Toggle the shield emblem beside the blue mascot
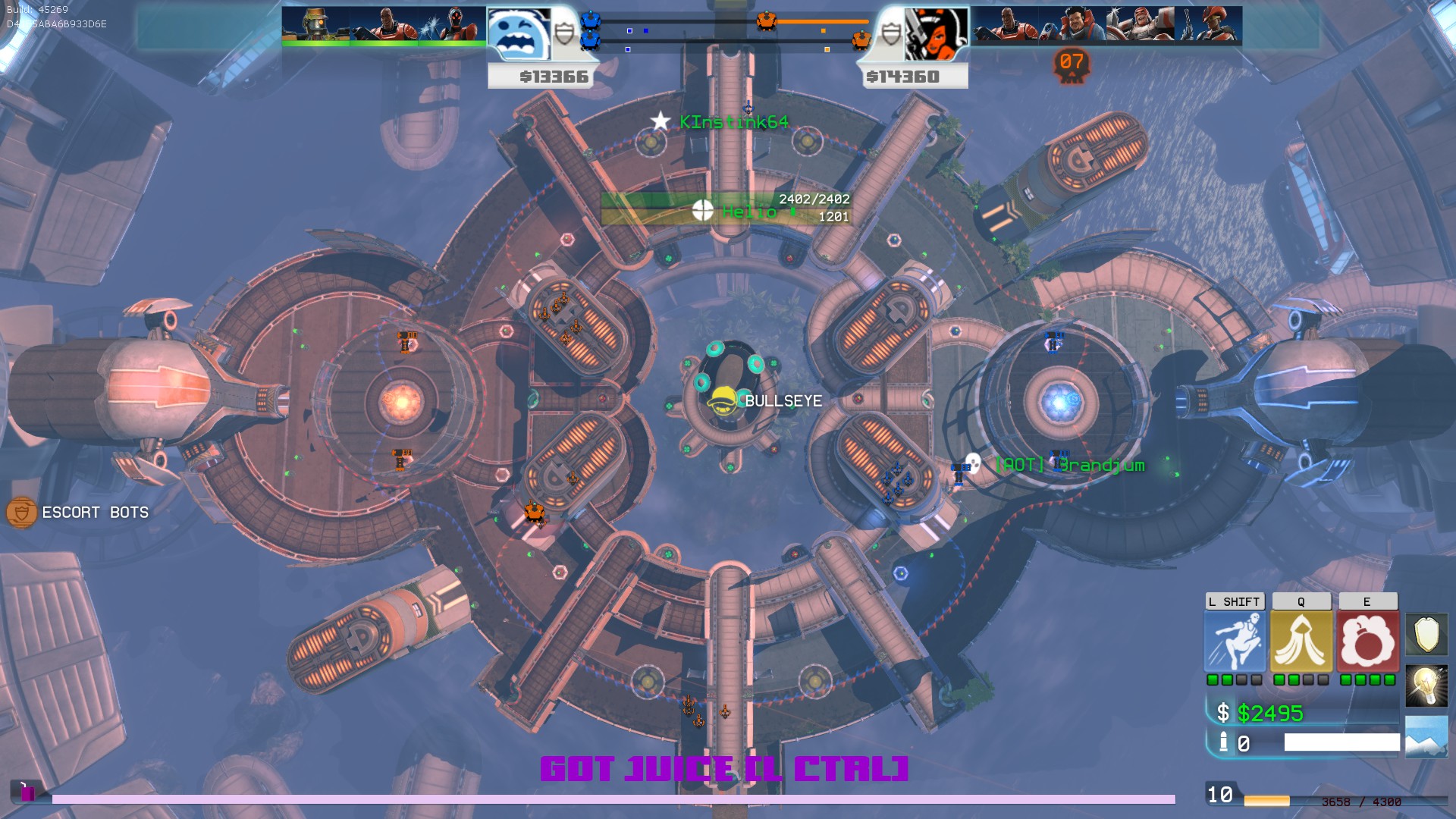This screenshot has height=819, width=1456. click(564, 31)
